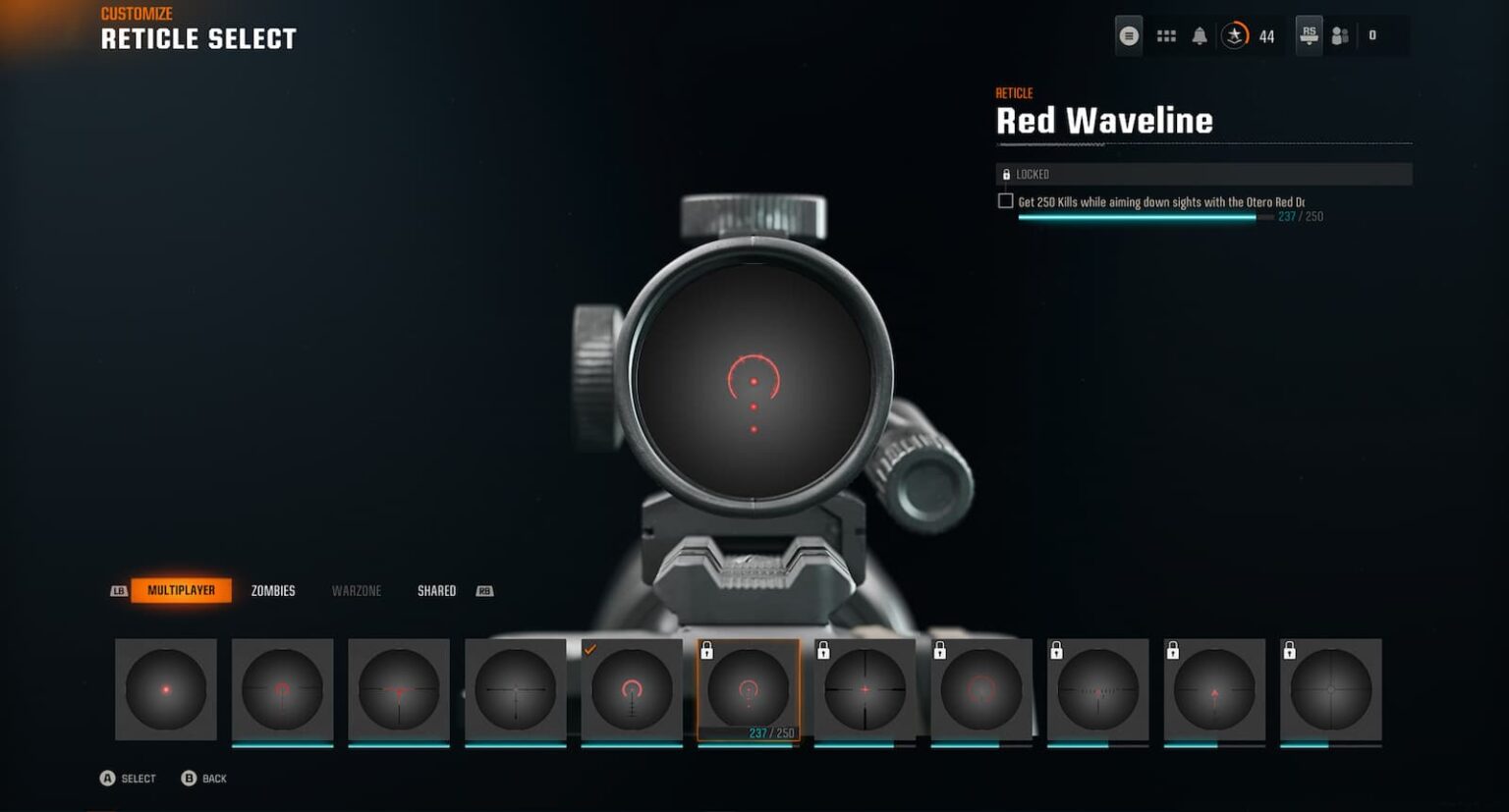Click the padlock icon on the LOCKED banner
1509x812 pixels.
click(1007, 173)
